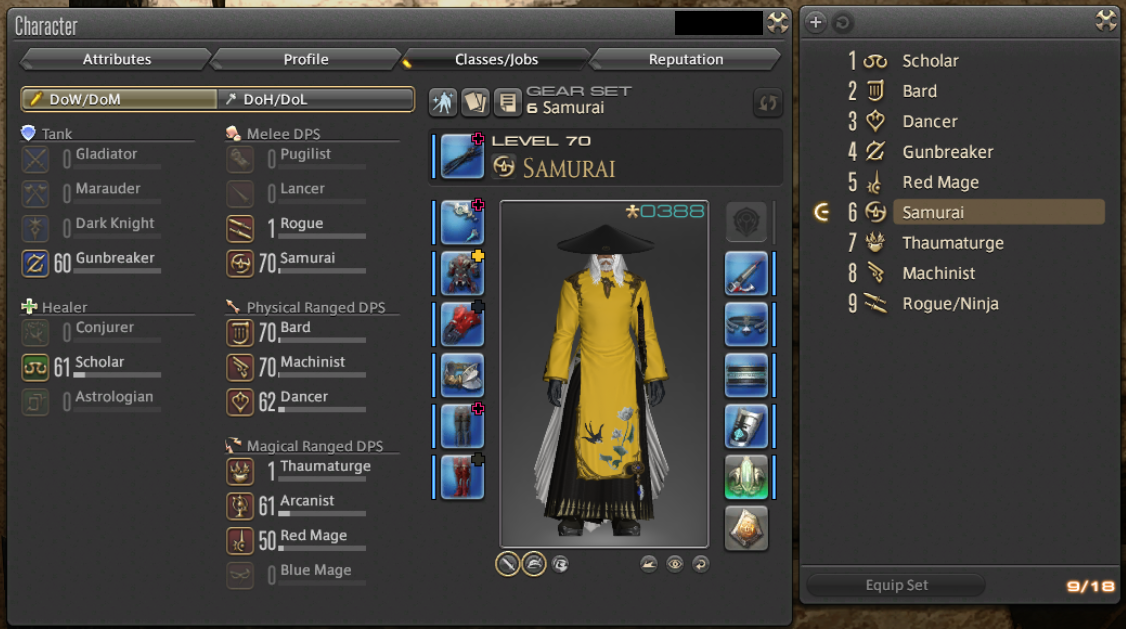This screenshot has height=629, width=1126.
Task: Select the red gloves equipment slot
Action: click(462, 324)
